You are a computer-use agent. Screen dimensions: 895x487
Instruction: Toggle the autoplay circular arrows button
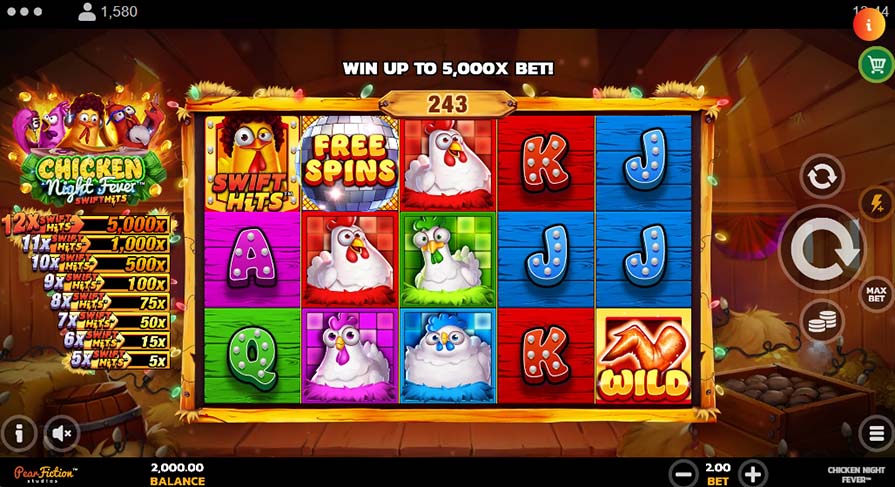822,177
